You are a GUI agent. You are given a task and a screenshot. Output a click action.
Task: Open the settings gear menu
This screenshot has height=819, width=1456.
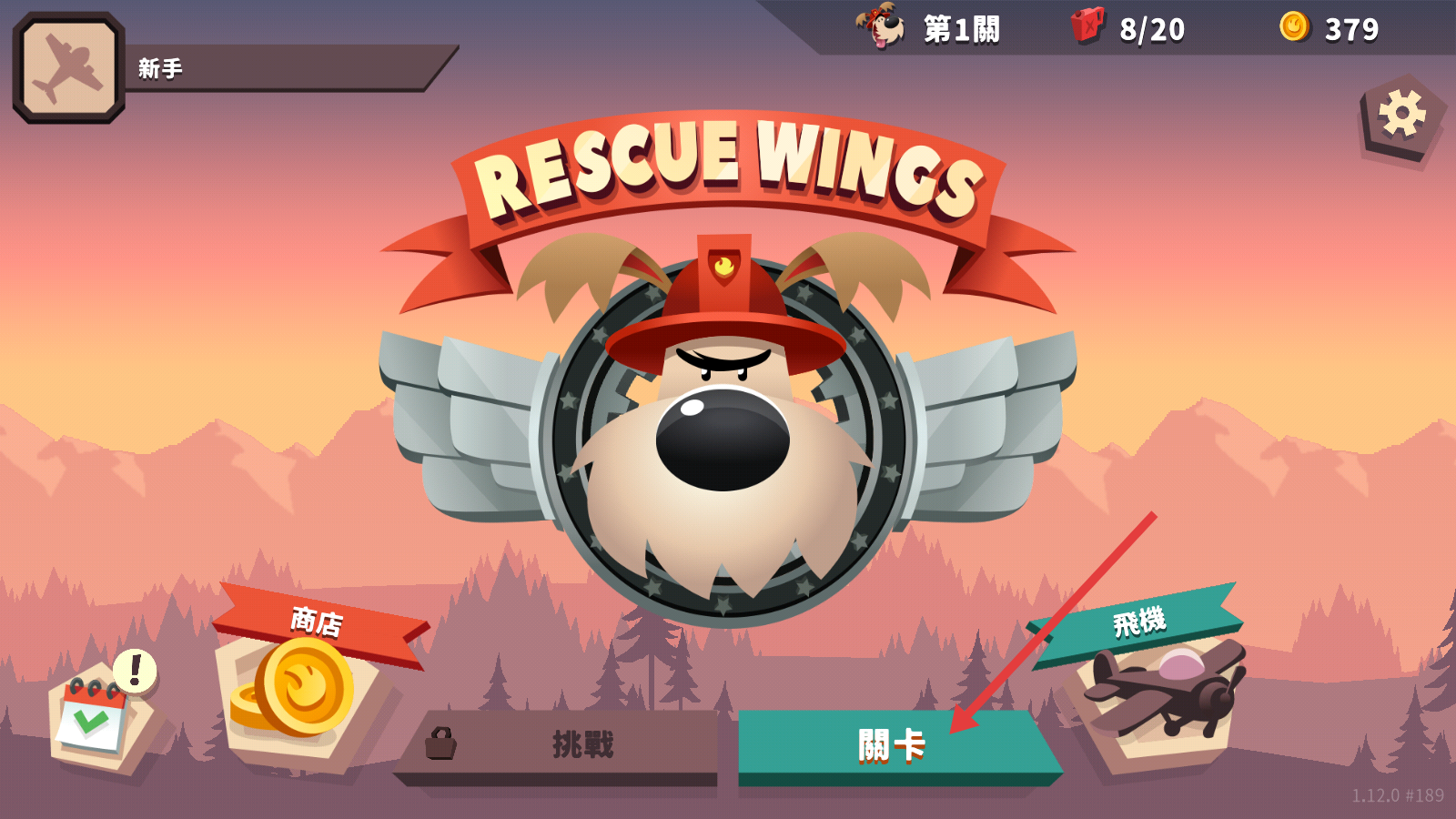[x=1401, y=116]
